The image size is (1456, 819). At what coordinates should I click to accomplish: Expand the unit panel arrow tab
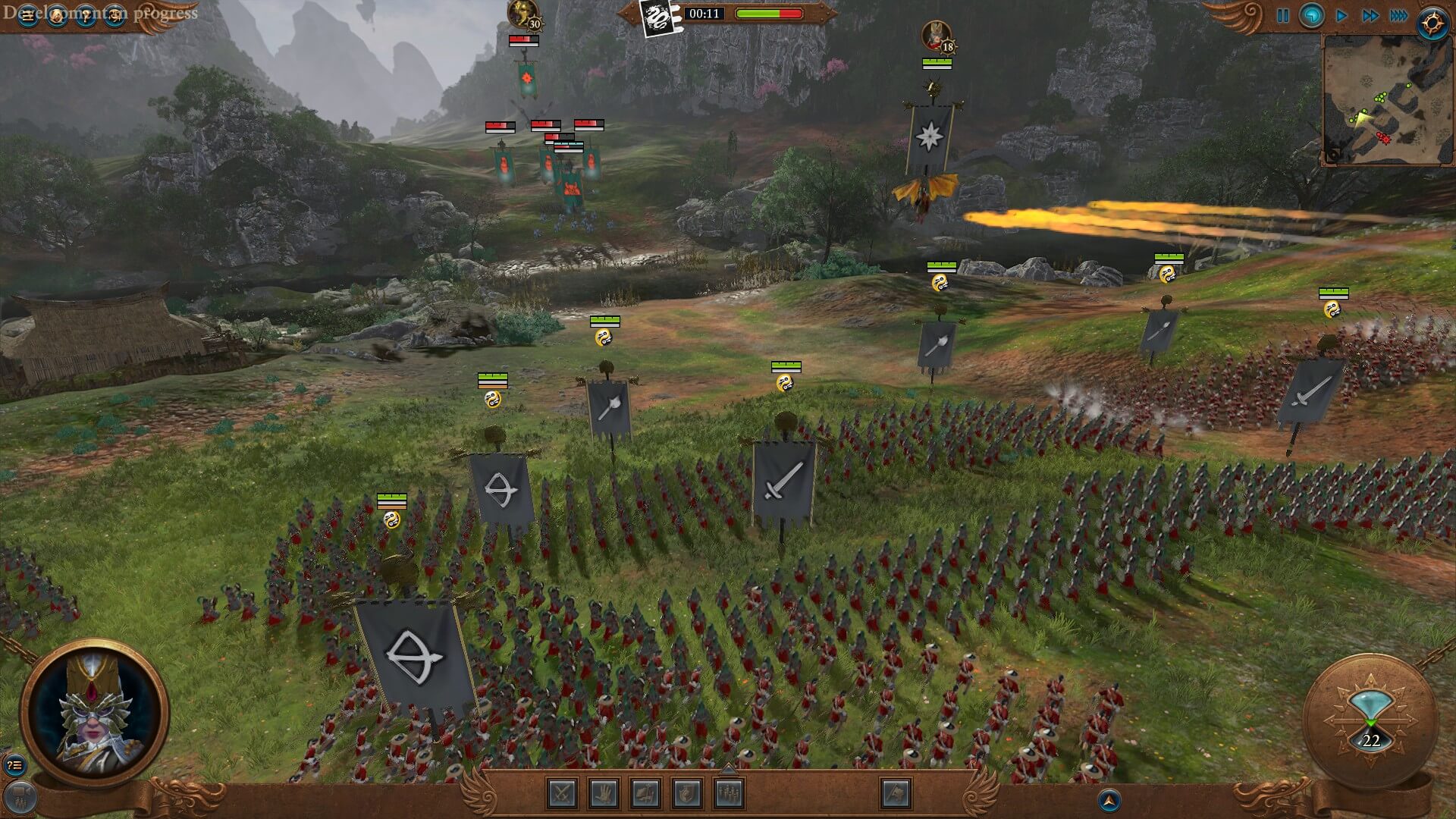tap(728, 769)
